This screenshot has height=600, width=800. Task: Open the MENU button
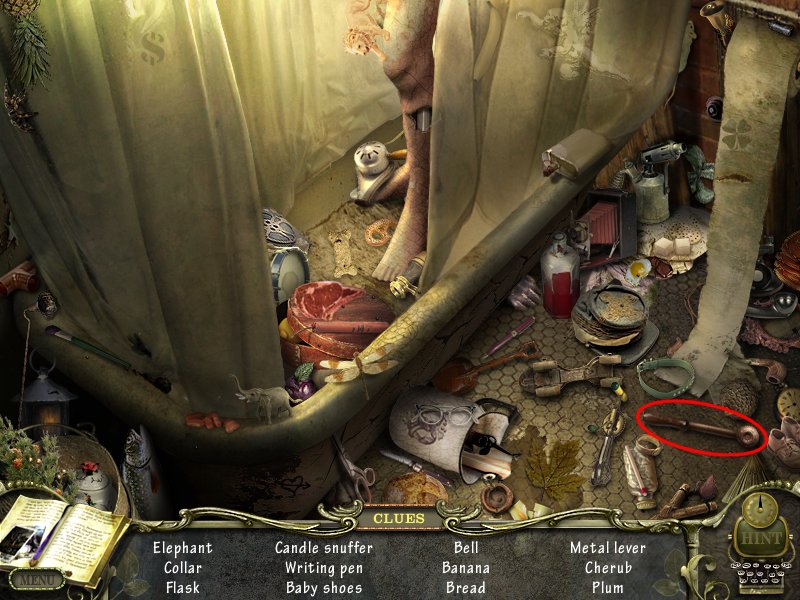[36, 578]
